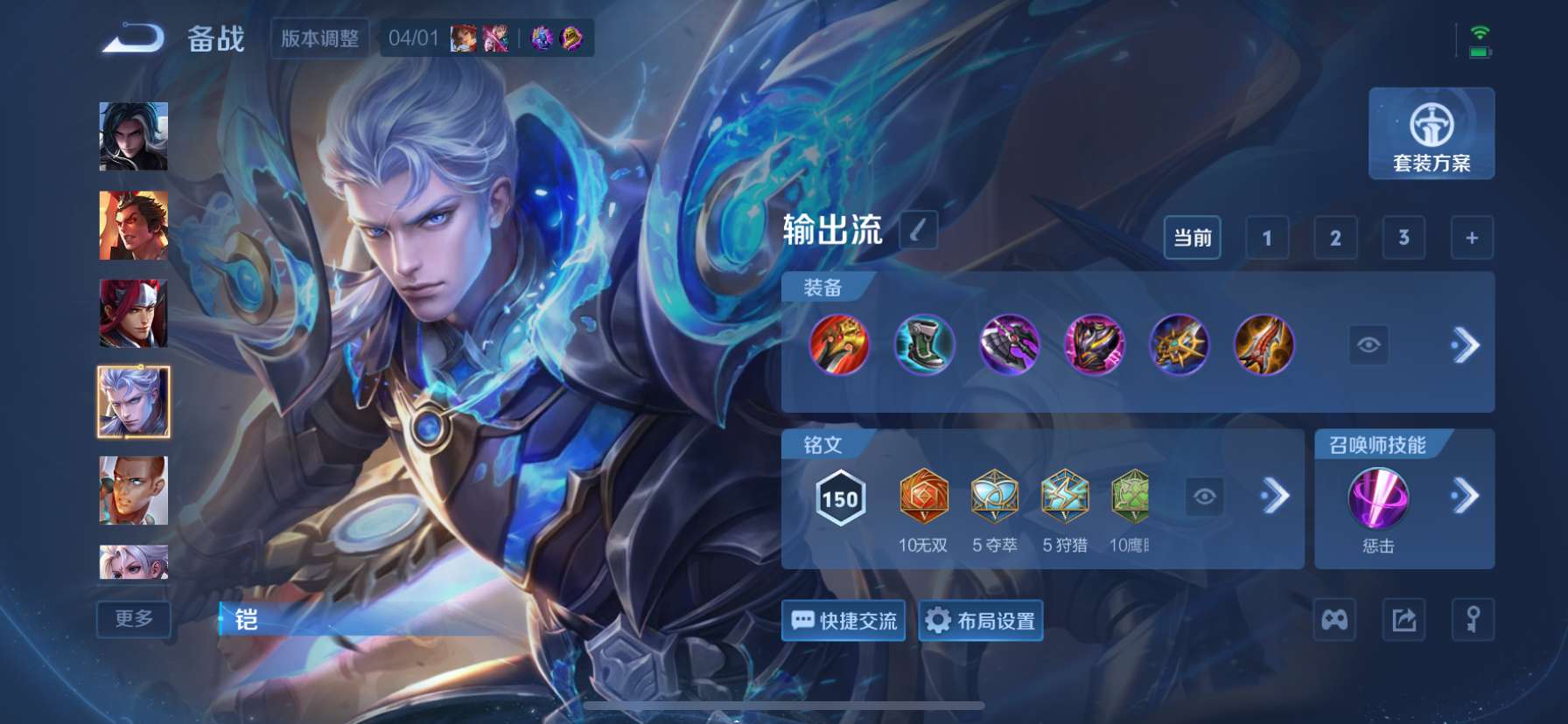Click the key icon in bottom right corner
This screenshot has width=1568, height=724.
(1472, 620)
